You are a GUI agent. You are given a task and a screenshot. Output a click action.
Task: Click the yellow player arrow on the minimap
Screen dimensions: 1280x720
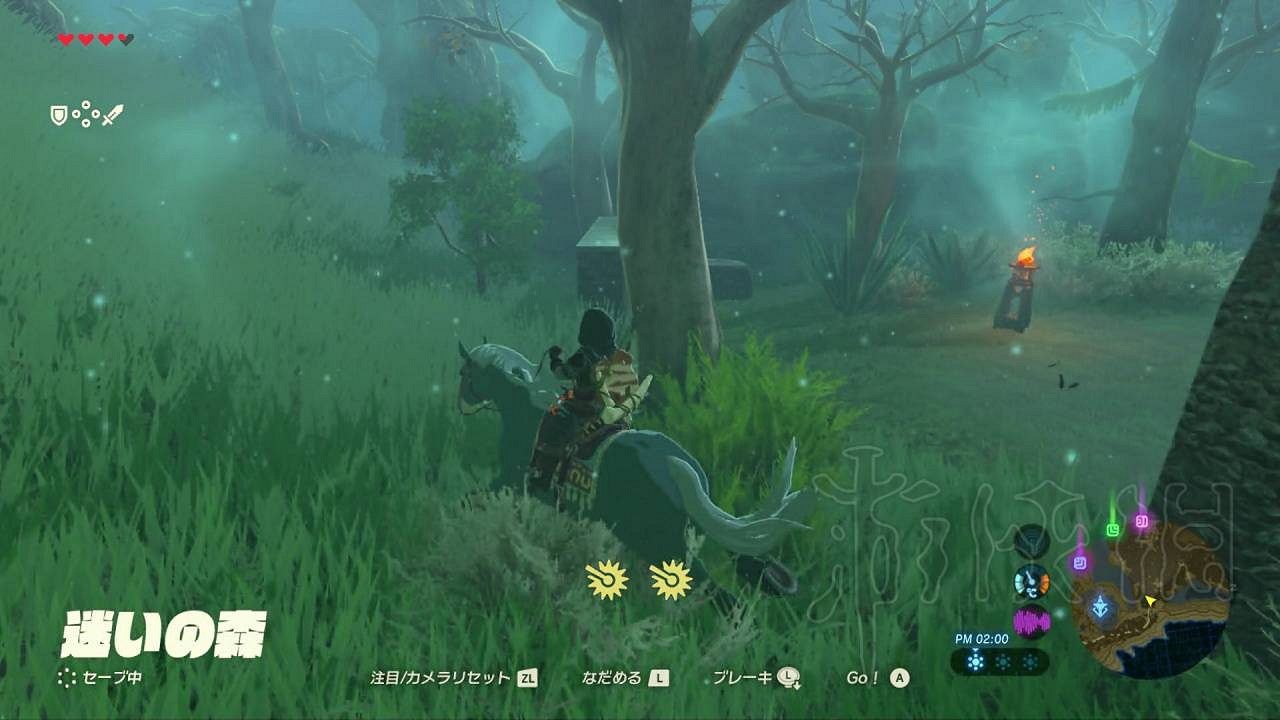pyautogui.click(x=1150, y=601)
